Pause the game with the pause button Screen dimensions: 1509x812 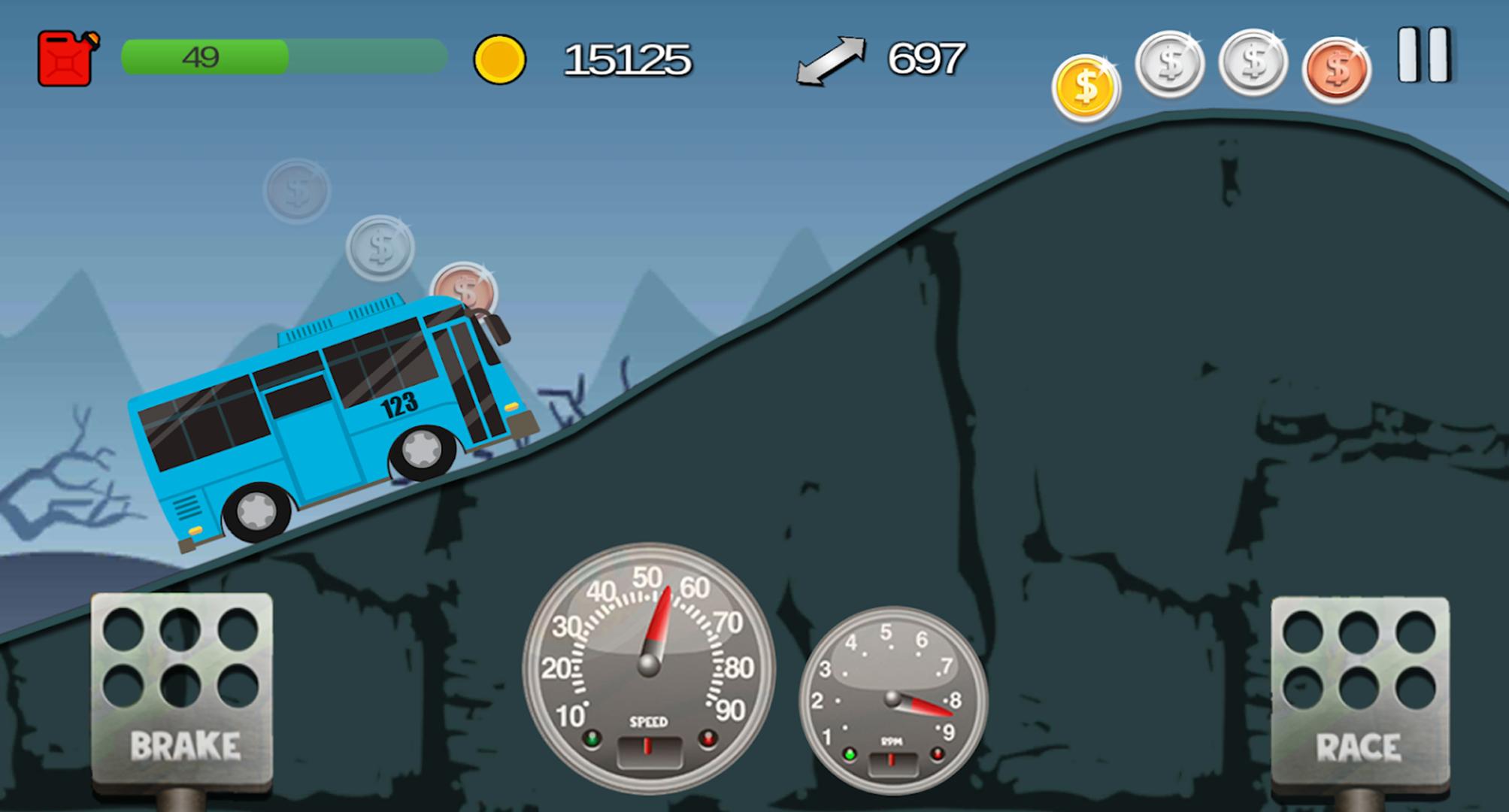(1423, 56)
